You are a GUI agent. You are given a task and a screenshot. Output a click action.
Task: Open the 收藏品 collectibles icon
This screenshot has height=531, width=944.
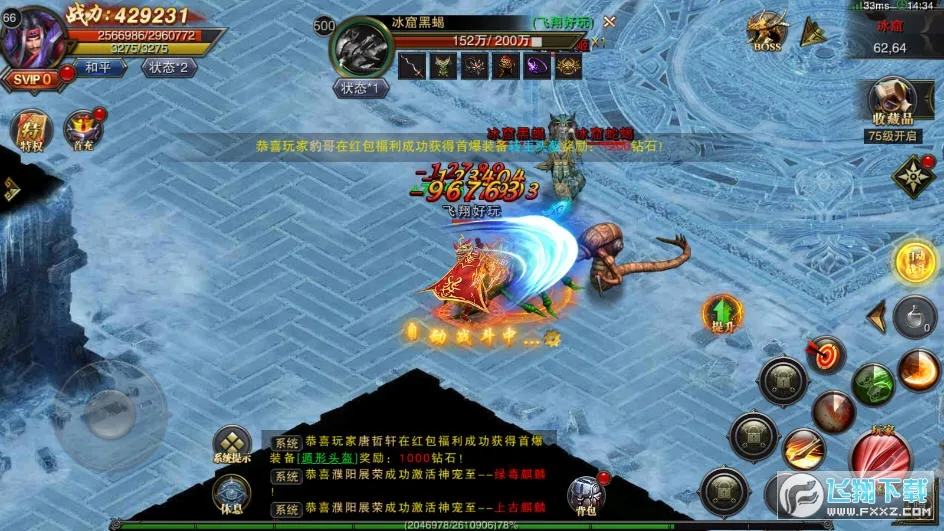(x=892, y=100)
